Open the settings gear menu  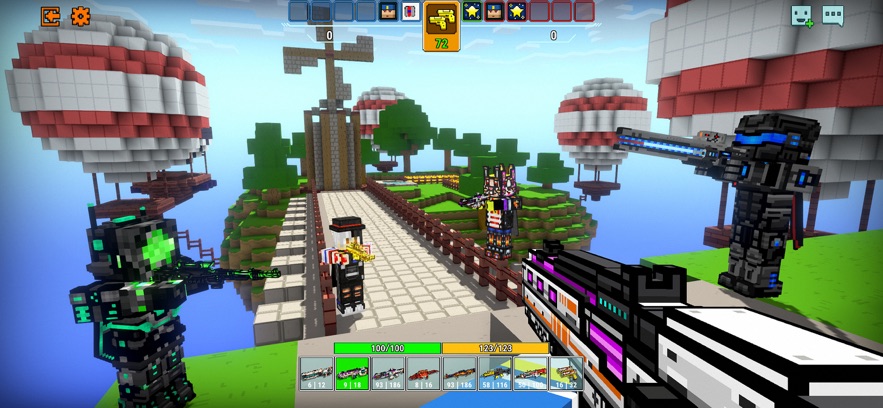coord(80,16)
